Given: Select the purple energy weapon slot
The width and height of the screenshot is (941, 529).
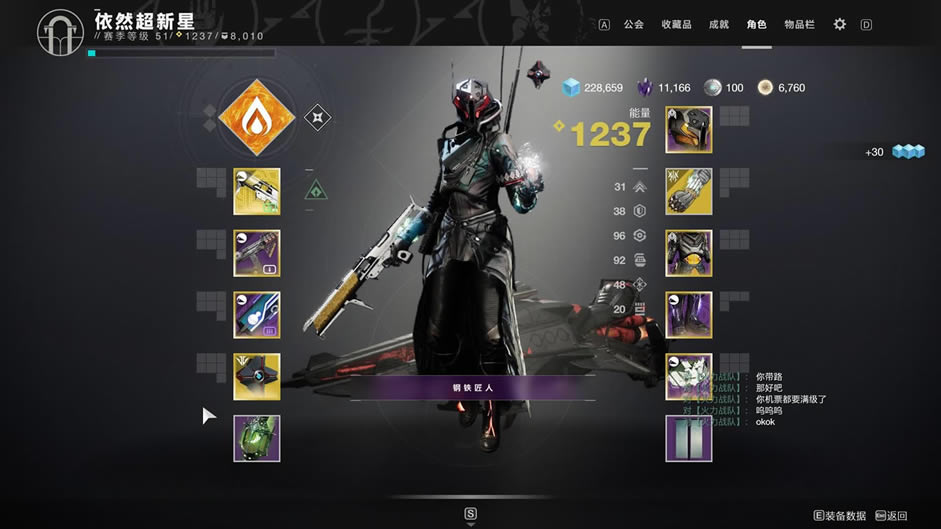Looking at the screenshot, I should 257,253.
